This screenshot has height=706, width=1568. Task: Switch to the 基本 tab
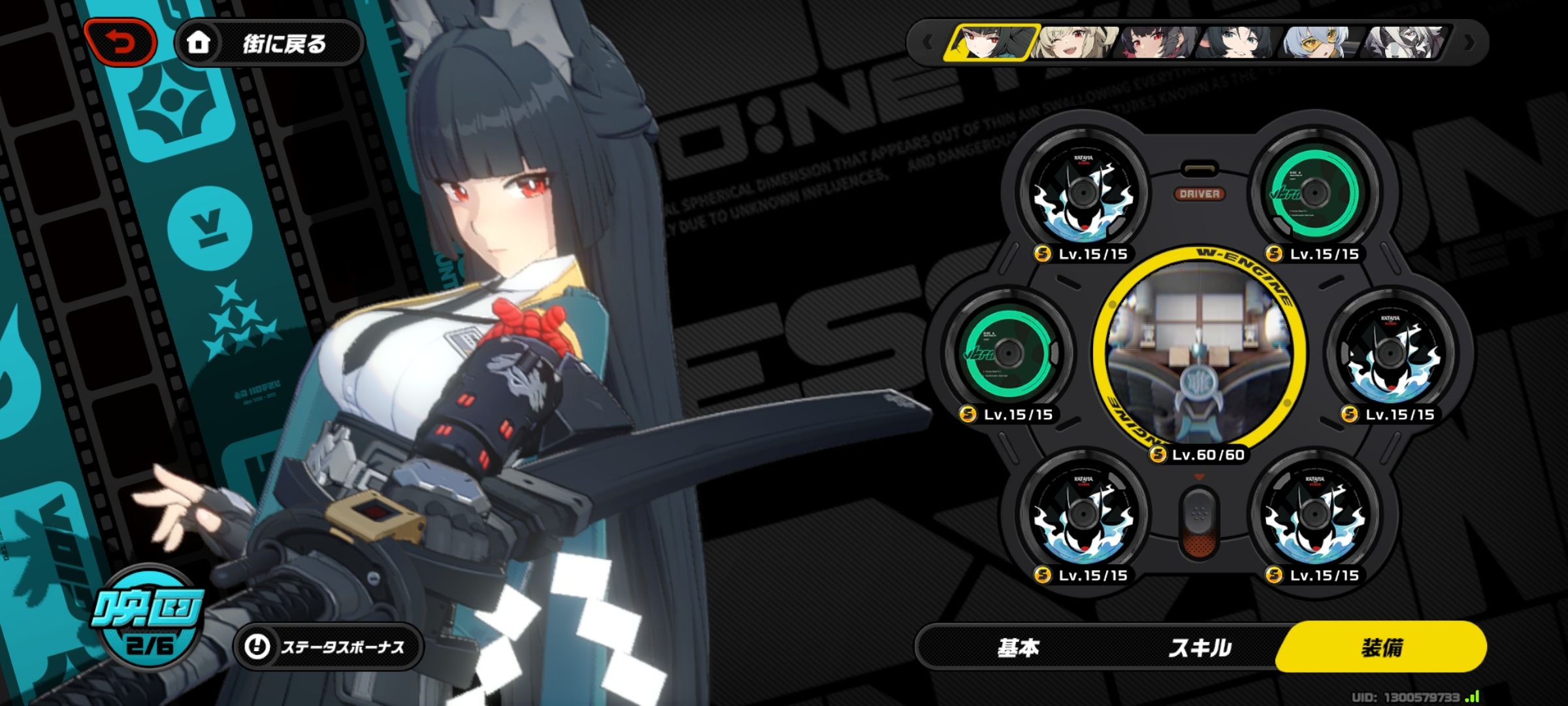(x=1018, y=648)
